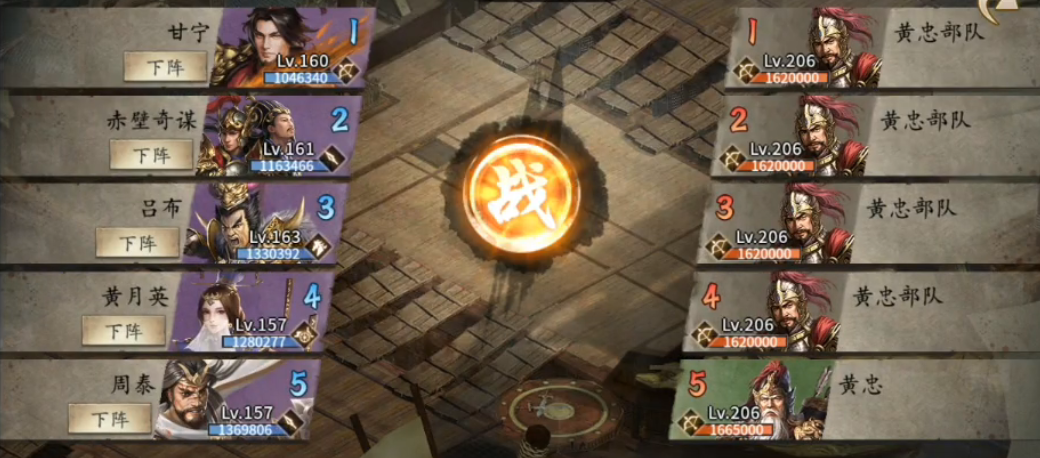The width and height of the screenshot is (1040, 458).
Task: Select 甘宁's portrait in slot 1
Action: (x=292, y=47)
